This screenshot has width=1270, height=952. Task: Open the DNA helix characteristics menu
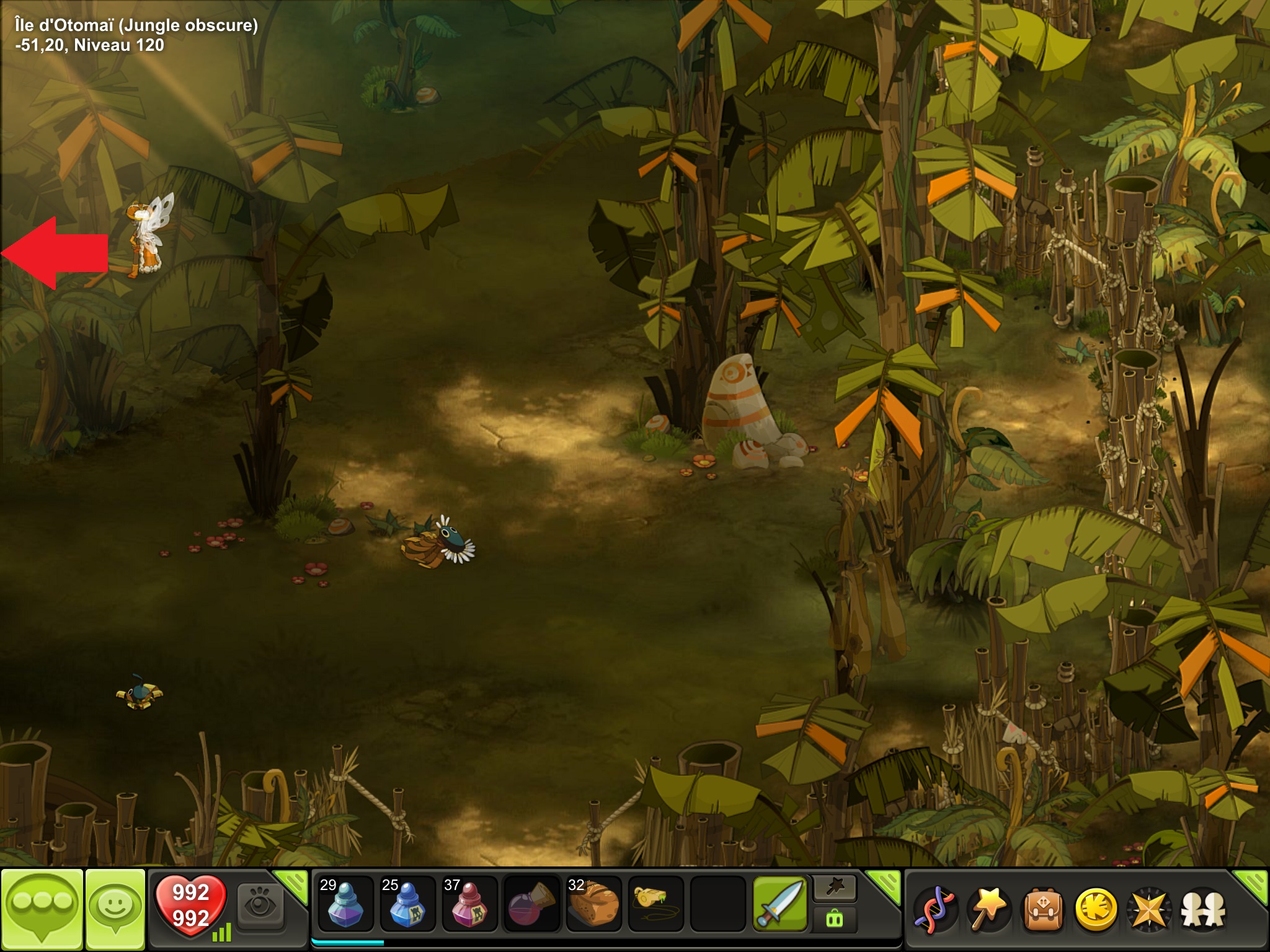936,909
